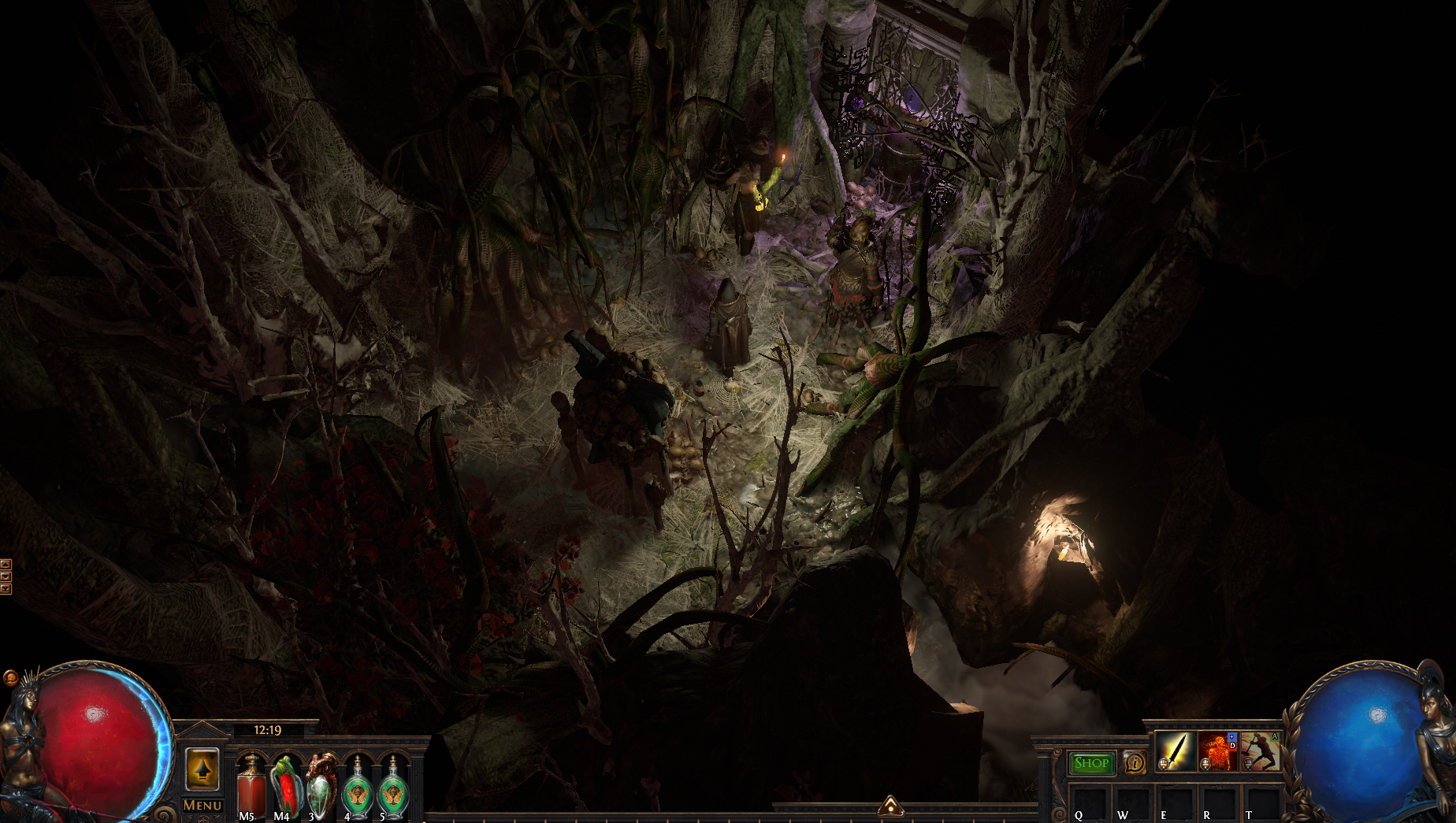Choose the hammer-swinging warrior skill
The height and width of the screenshot is (823, 1456).
(1259, 751)
